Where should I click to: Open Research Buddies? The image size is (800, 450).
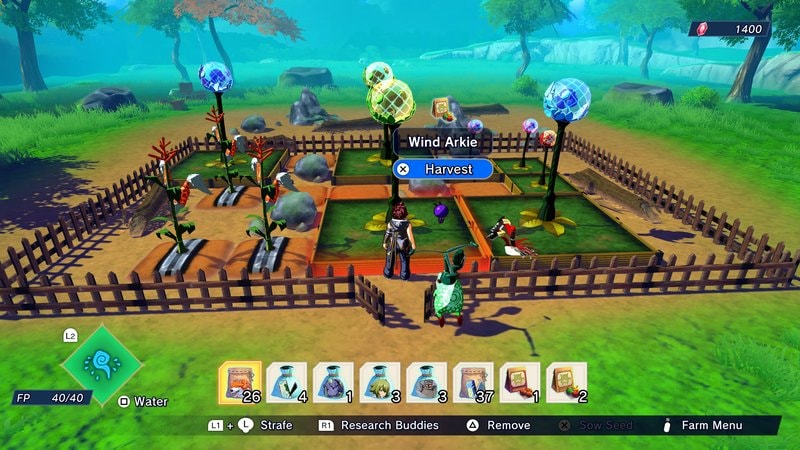coord(378,425)
